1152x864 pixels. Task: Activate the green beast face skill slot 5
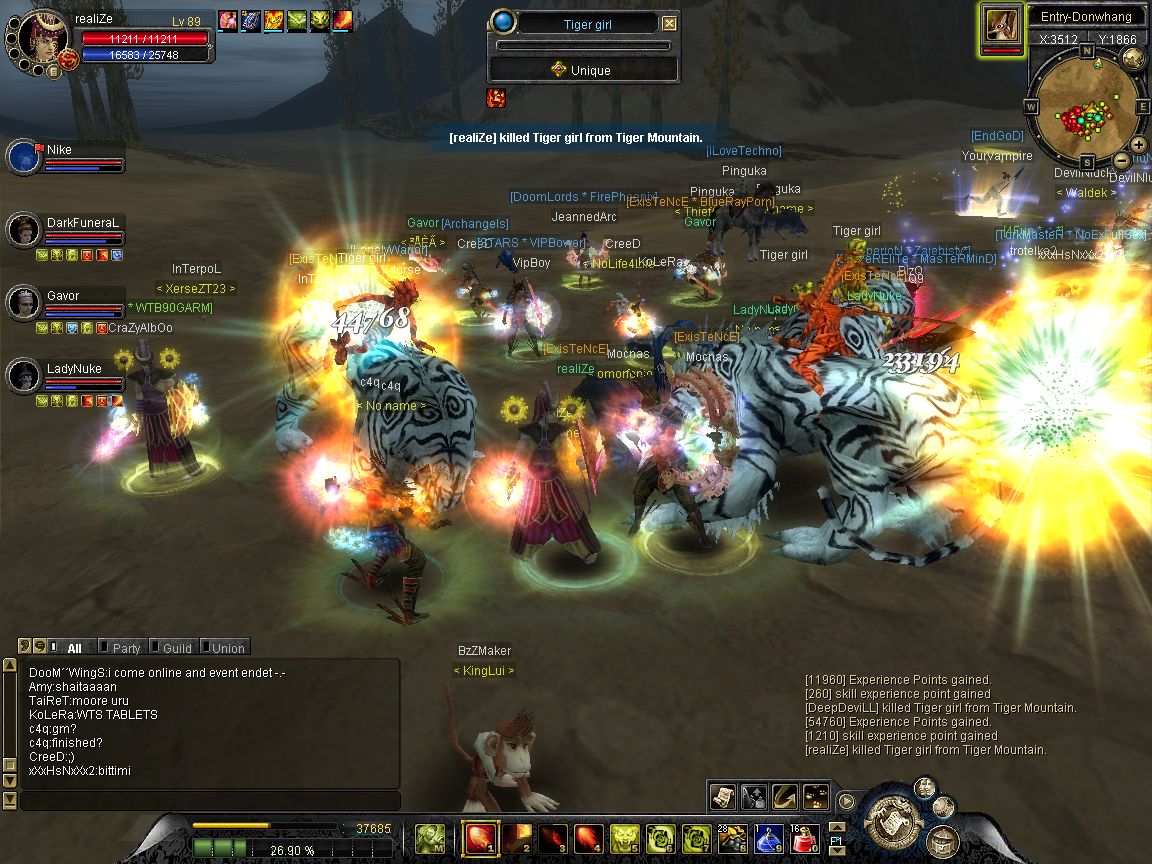pos(625,837)
